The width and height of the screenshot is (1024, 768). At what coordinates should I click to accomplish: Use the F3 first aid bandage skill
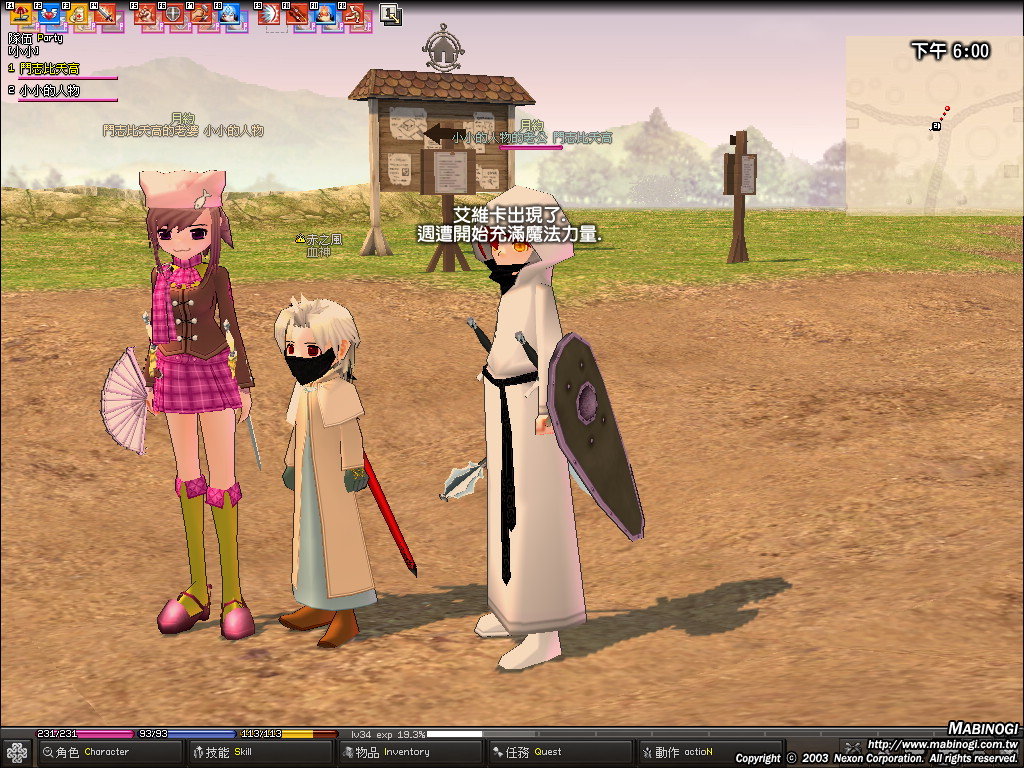pyautogui.click(x=77, y=15)
